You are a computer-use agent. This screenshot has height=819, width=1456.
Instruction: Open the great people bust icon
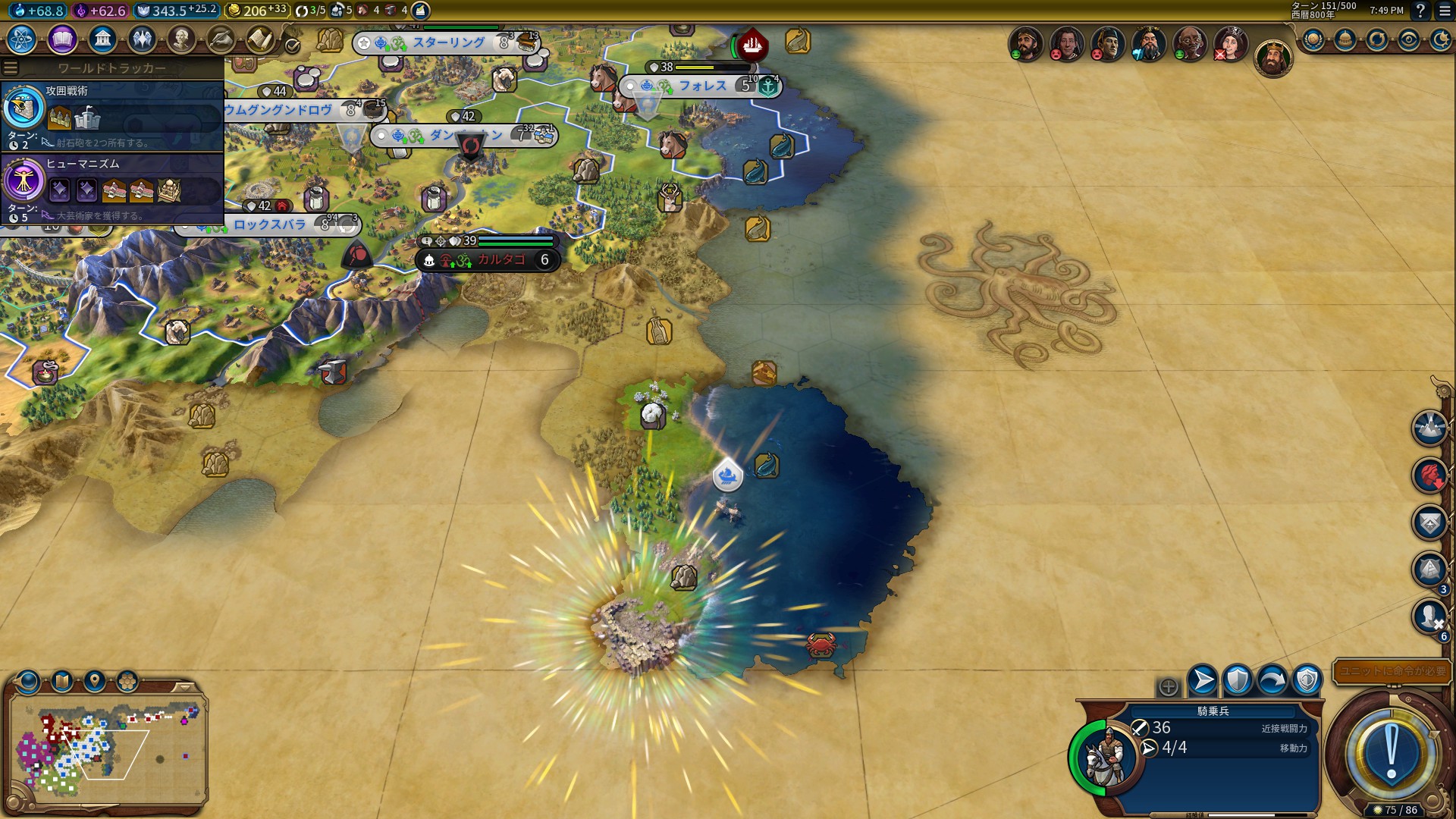tap(181, 39)
